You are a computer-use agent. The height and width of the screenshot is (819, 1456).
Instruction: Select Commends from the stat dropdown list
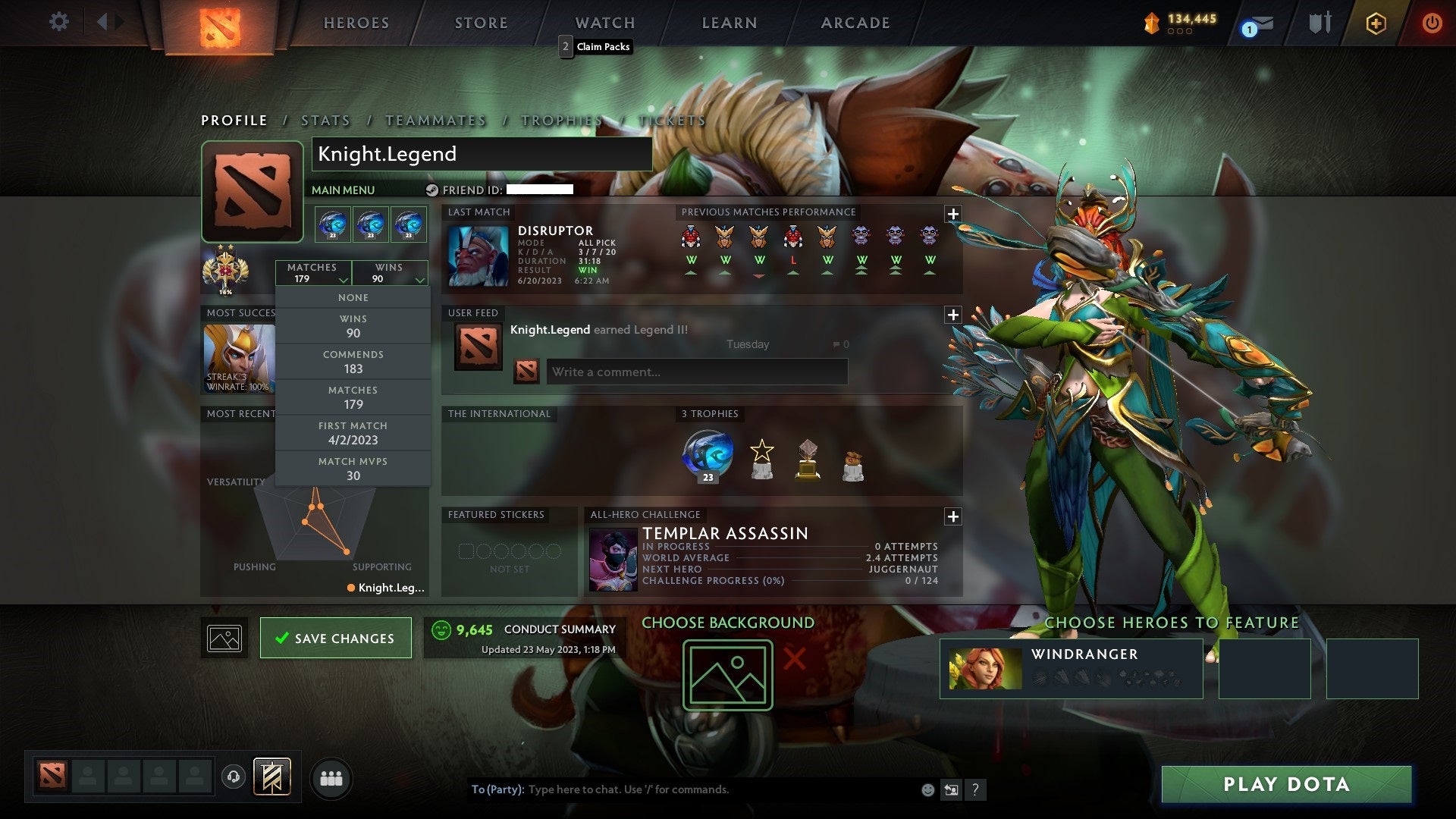tap(353, 360)
